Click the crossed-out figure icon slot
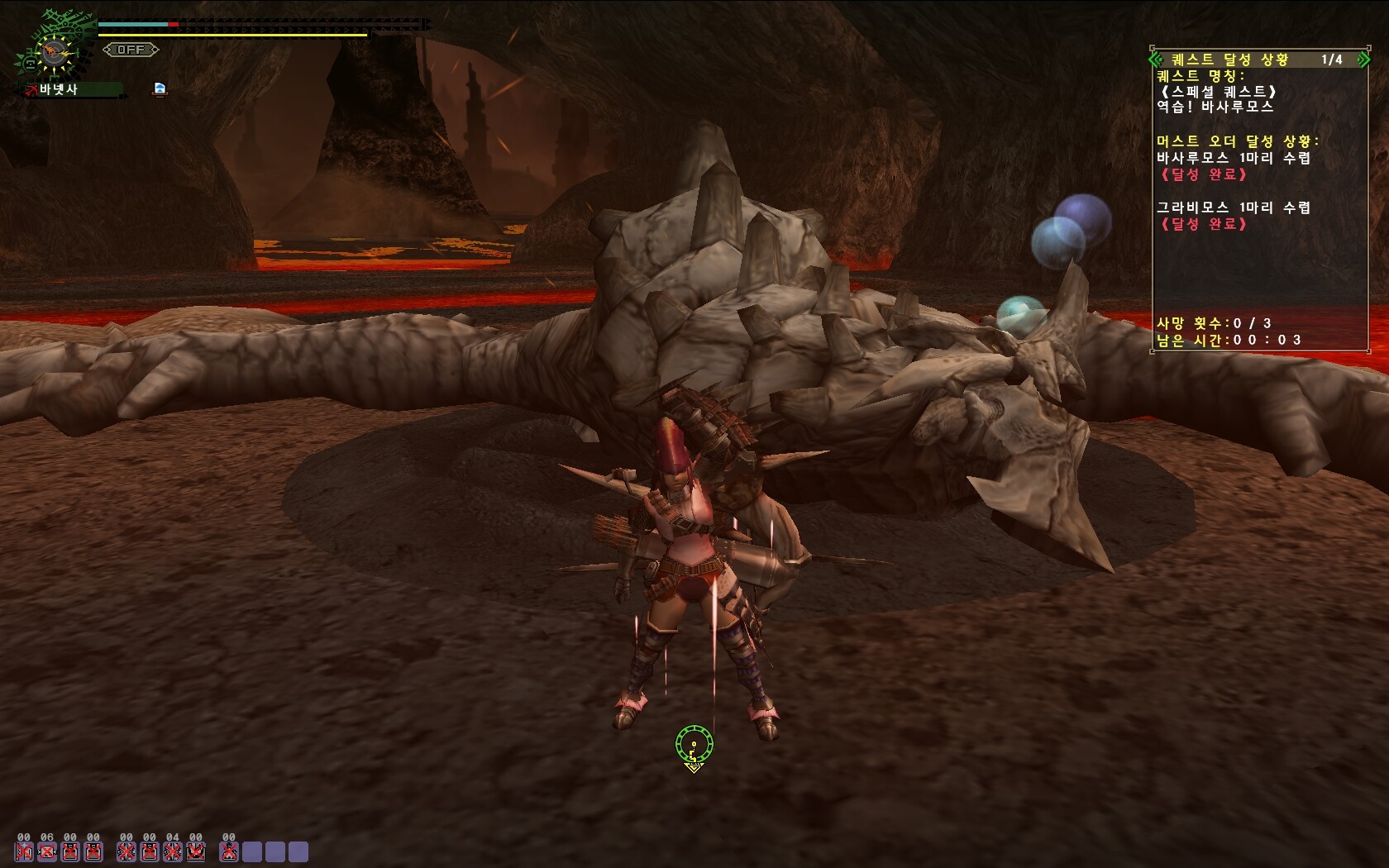1389x868 pixels. tap(229, 851)
